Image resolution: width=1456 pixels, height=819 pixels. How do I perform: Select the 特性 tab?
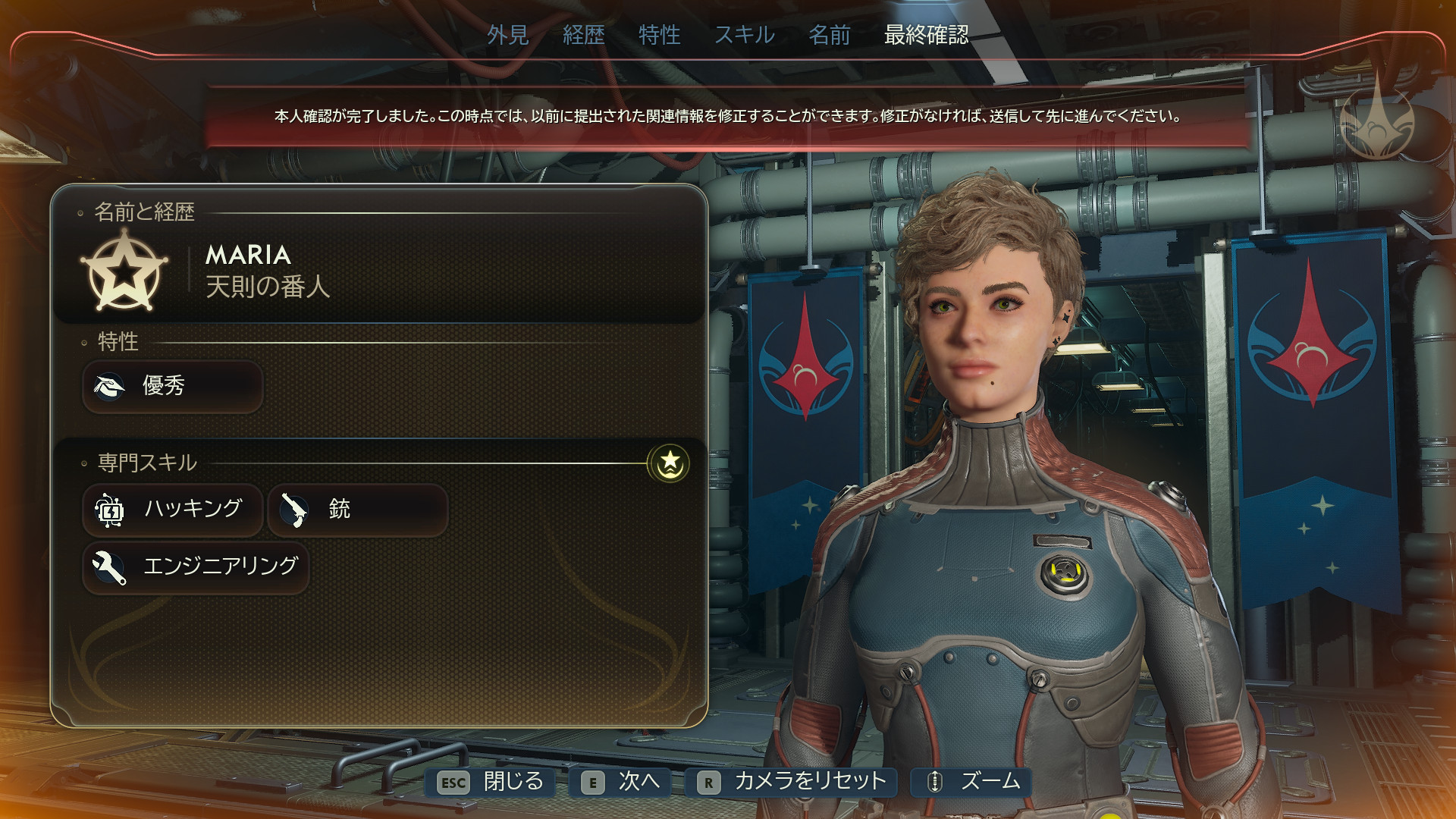pyautogui.click(x=659, y=35)
